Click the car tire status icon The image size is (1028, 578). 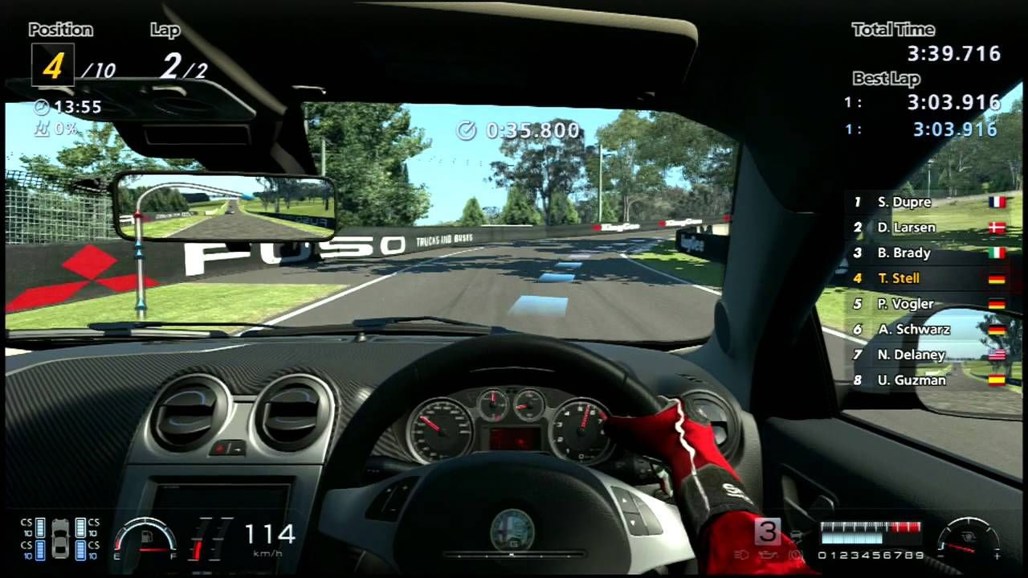pyautogui.click(x=60, y=538)
